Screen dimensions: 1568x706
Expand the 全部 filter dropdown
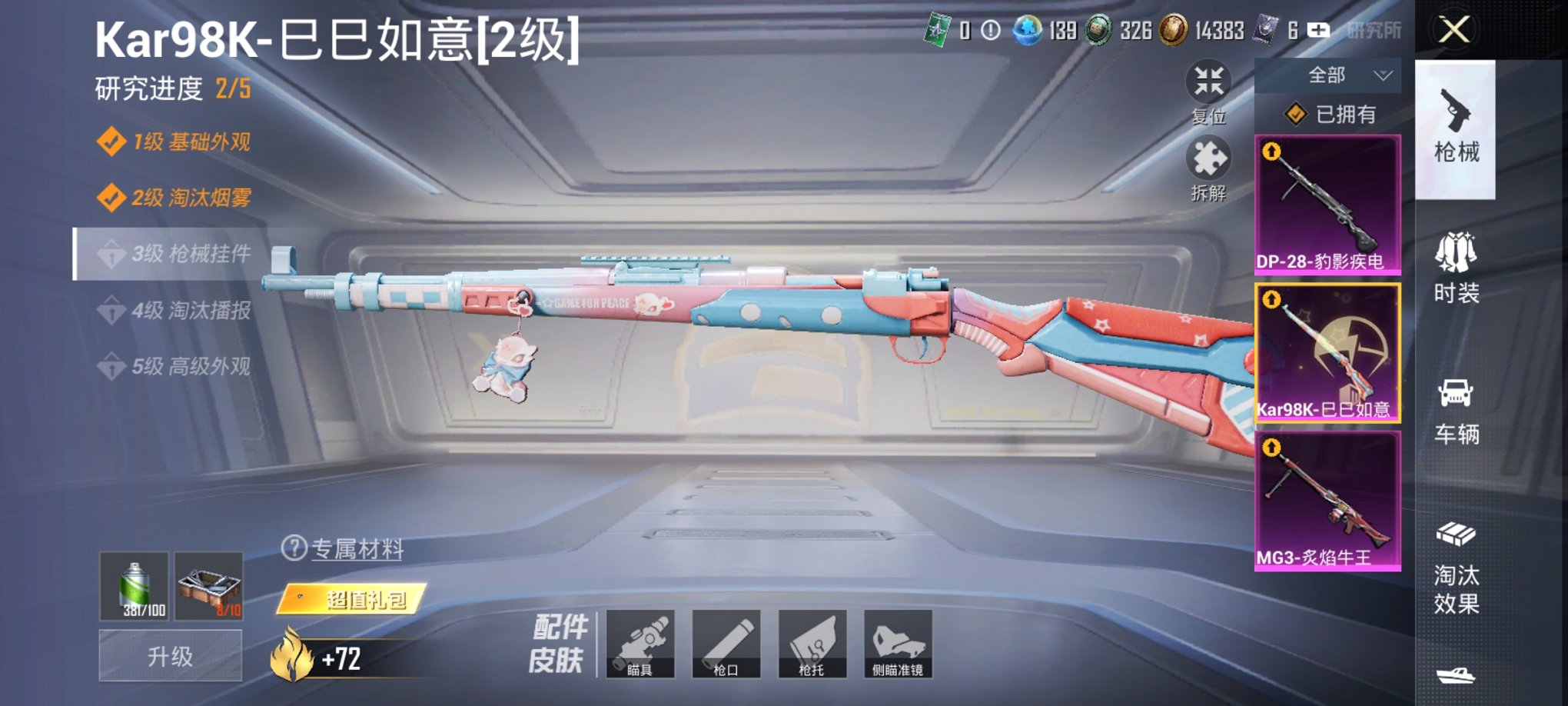1327,75
